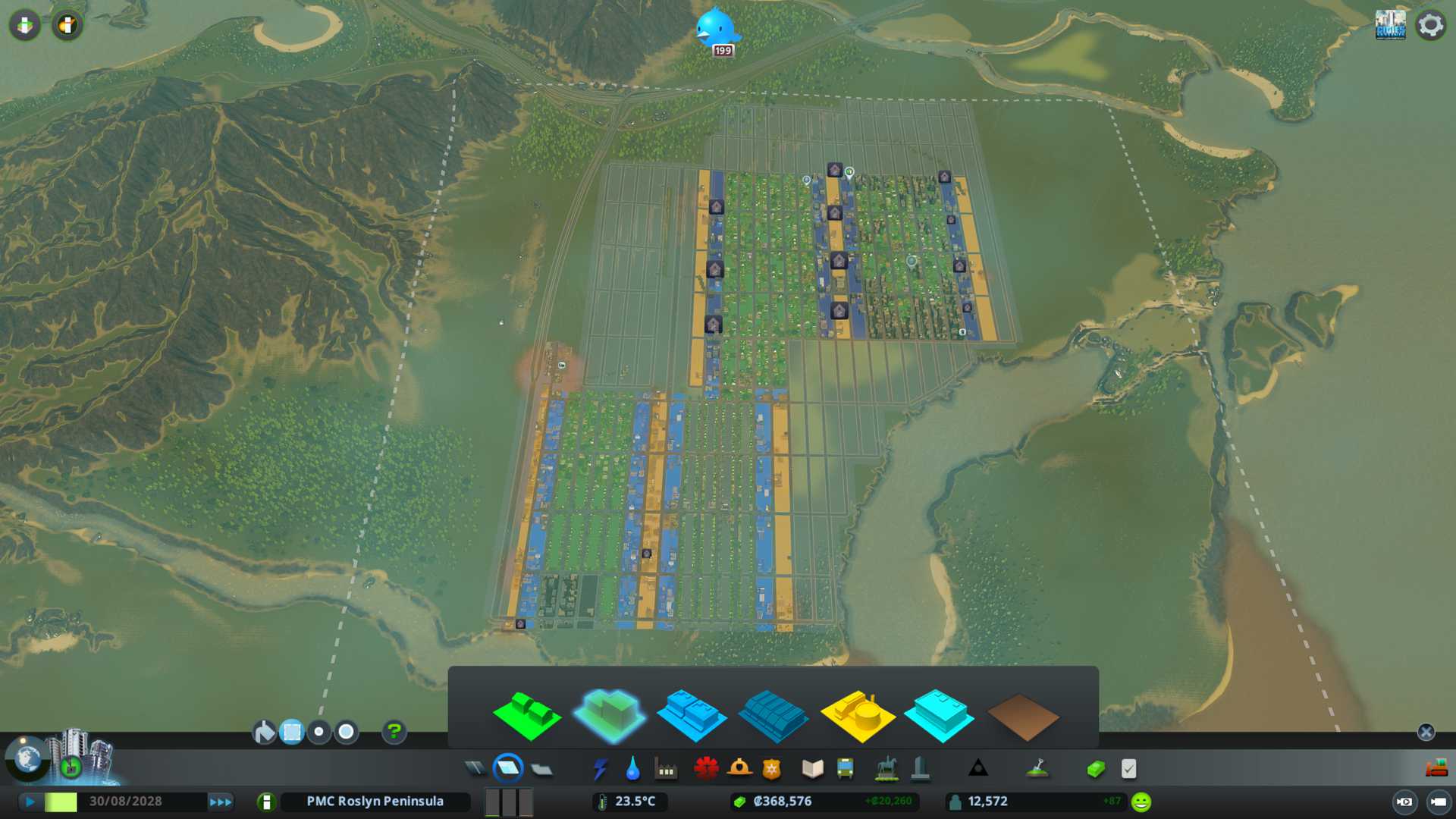Choose the brown de-zone tool

coord(1022,717)
